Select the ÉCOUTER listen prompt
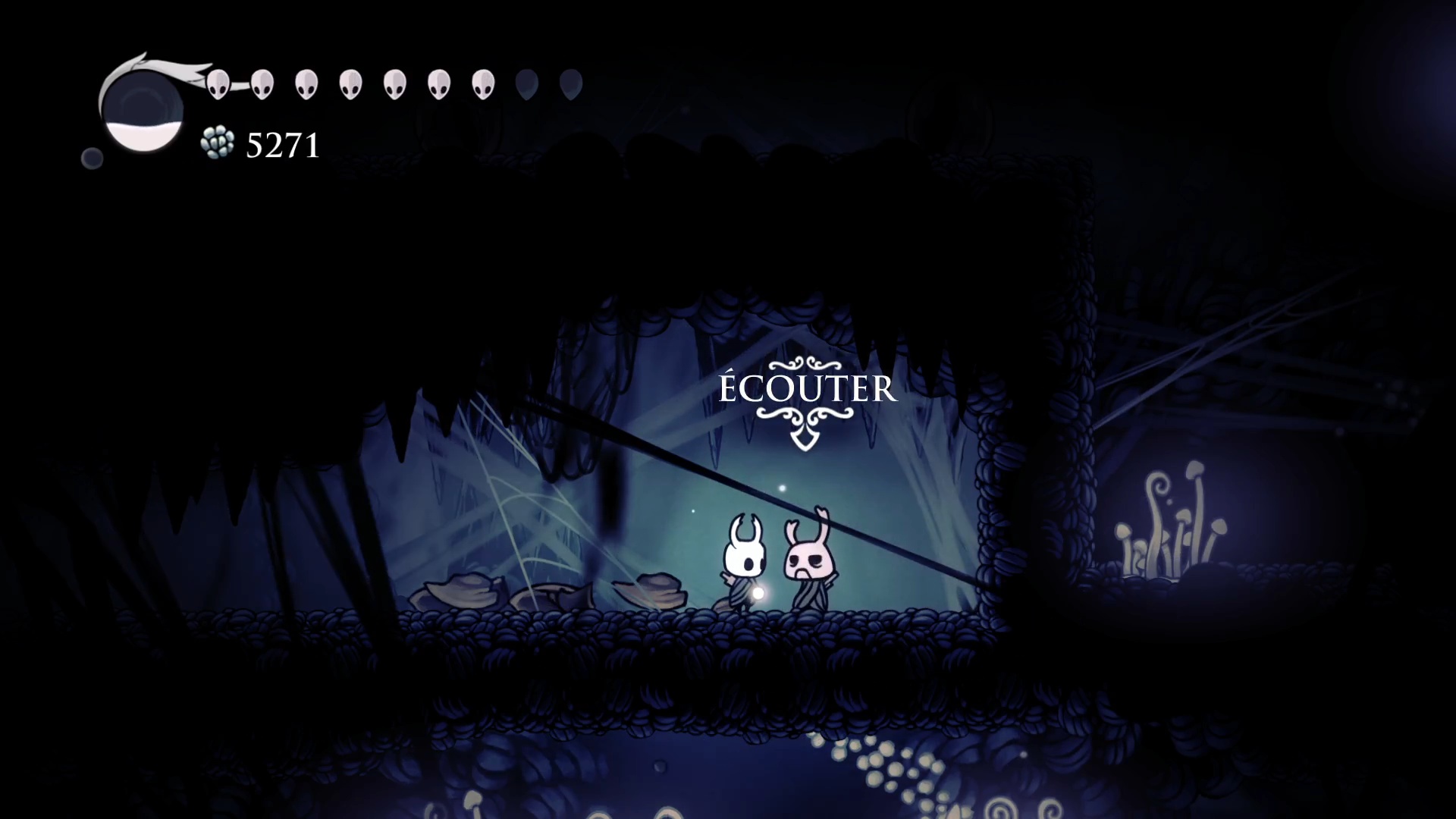This screenshot has width=1456, height=819. point(807,389)
